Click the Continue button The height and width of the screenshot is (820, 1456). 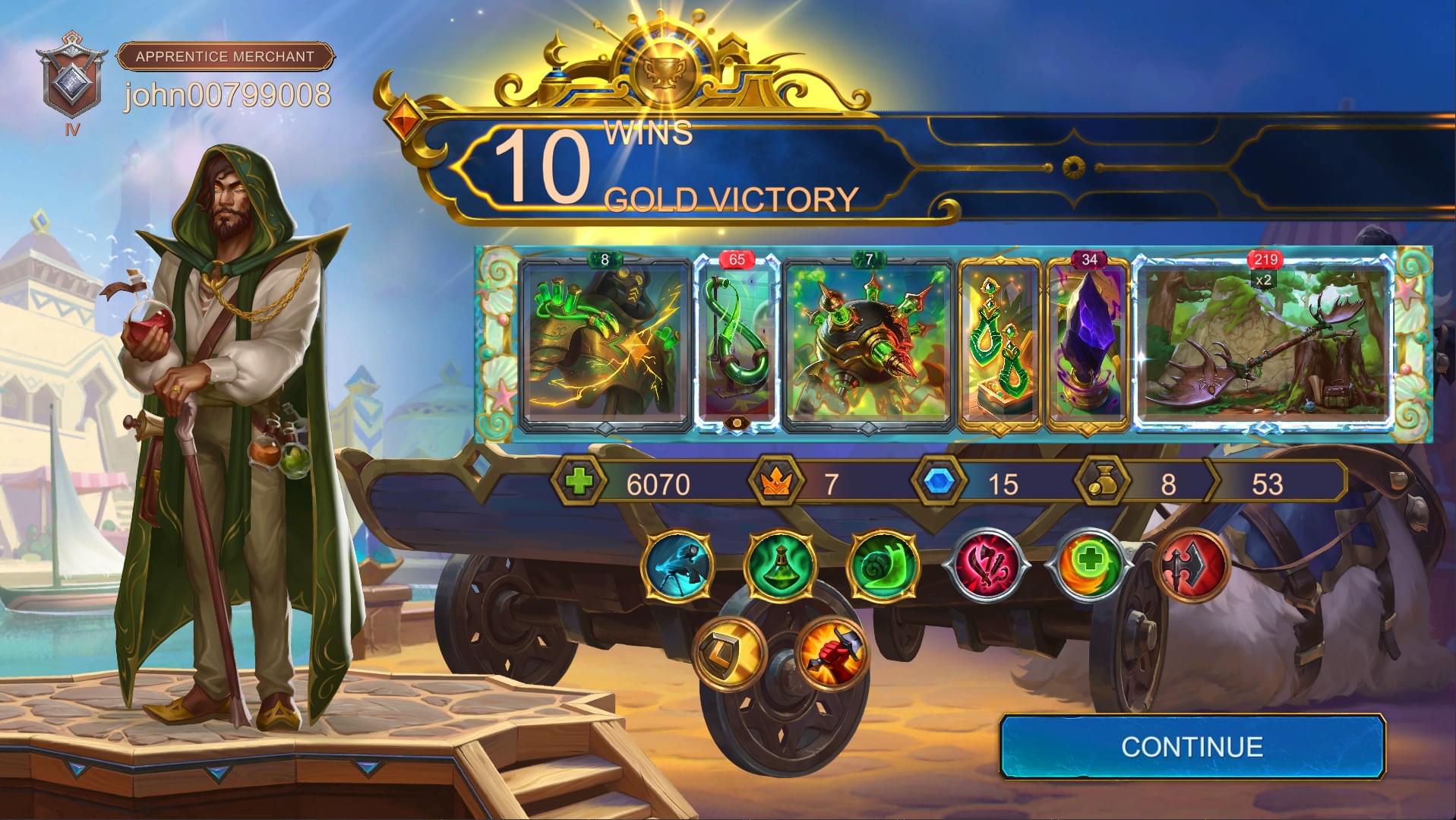1192,746
